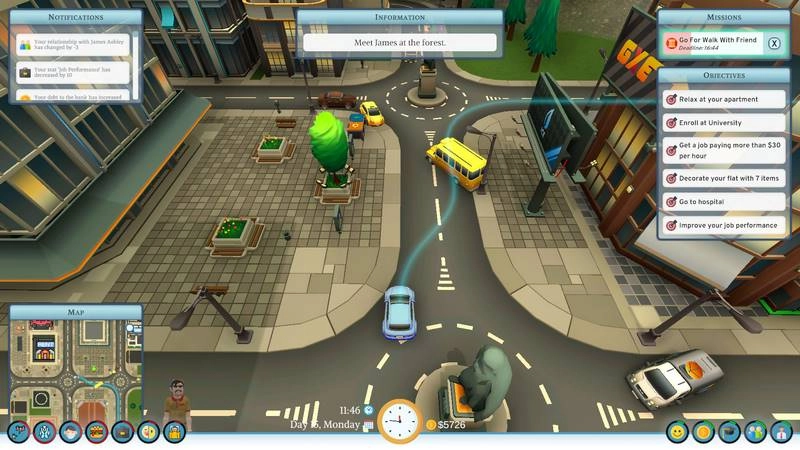The height and width of the screenshot is (450, 800).
Task: Click the flag icon in bottom bar
Action: (729, 433)
